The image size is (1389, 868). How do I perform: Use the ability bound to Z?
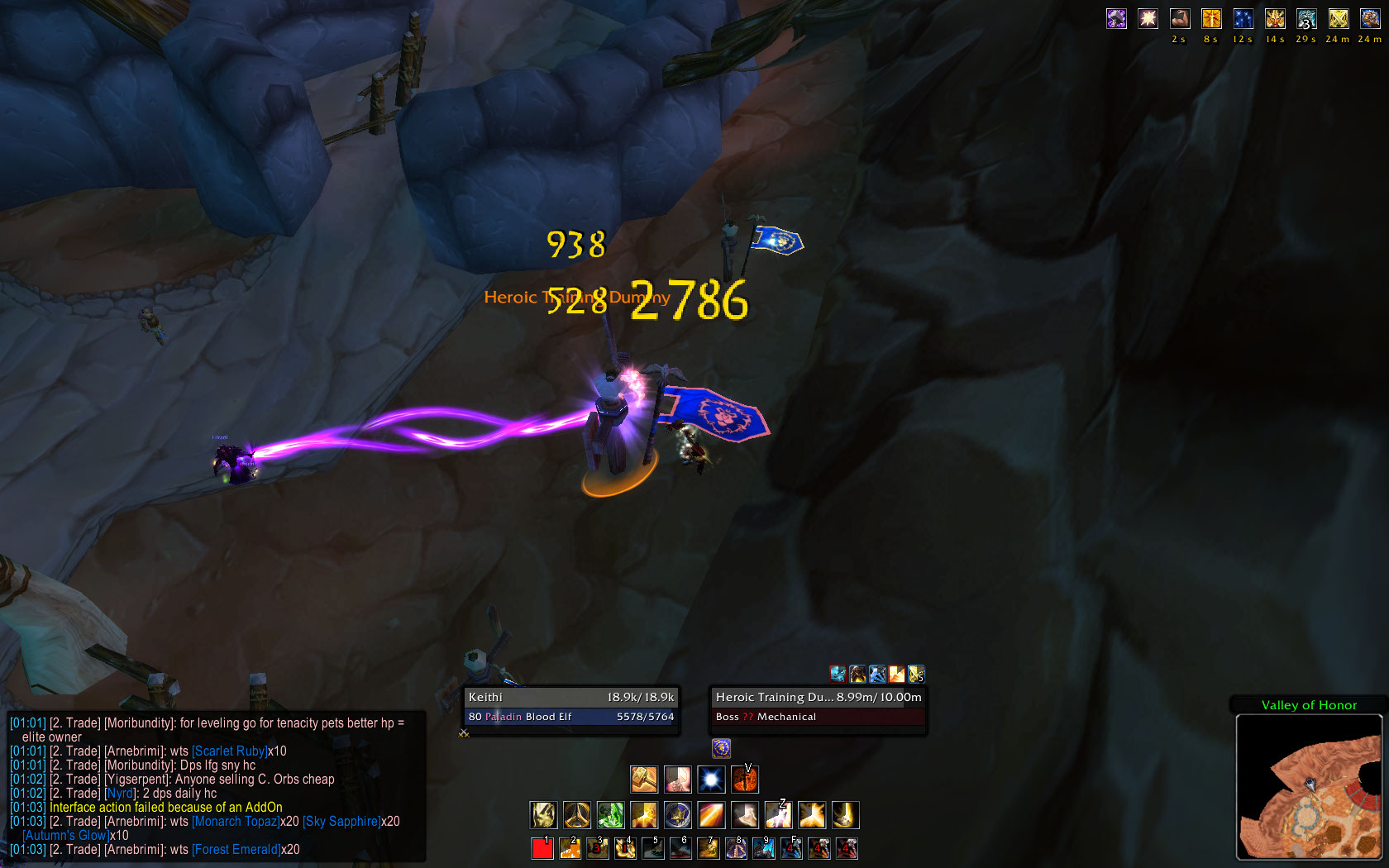point(778,815)
